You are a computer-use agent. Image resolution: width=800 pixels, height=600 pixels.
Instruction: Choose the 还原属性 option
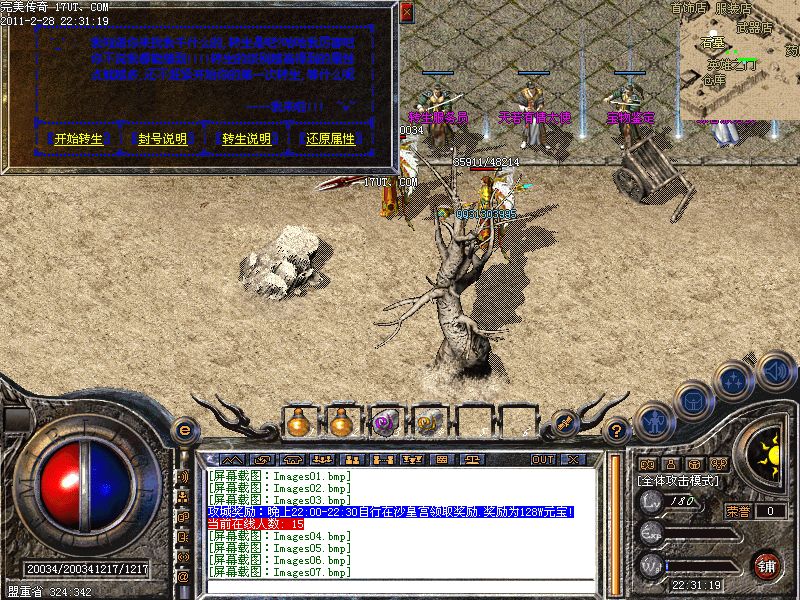330,139
